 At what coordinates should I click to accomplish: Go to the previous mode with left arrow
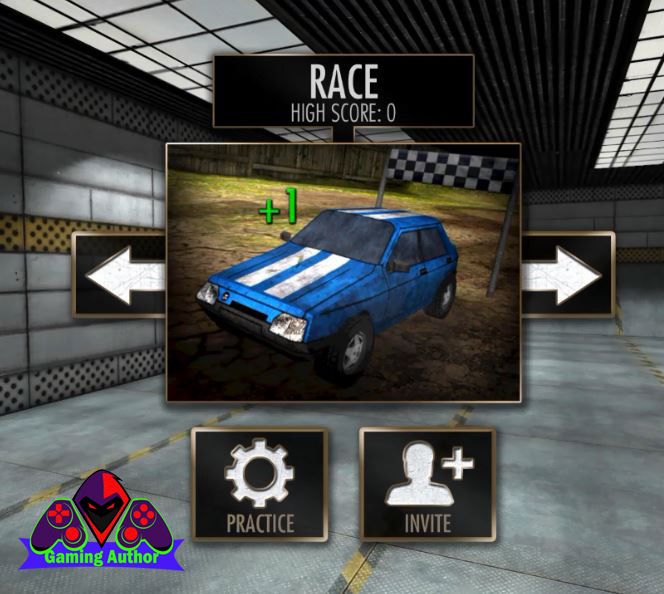[x=120, y=275]
